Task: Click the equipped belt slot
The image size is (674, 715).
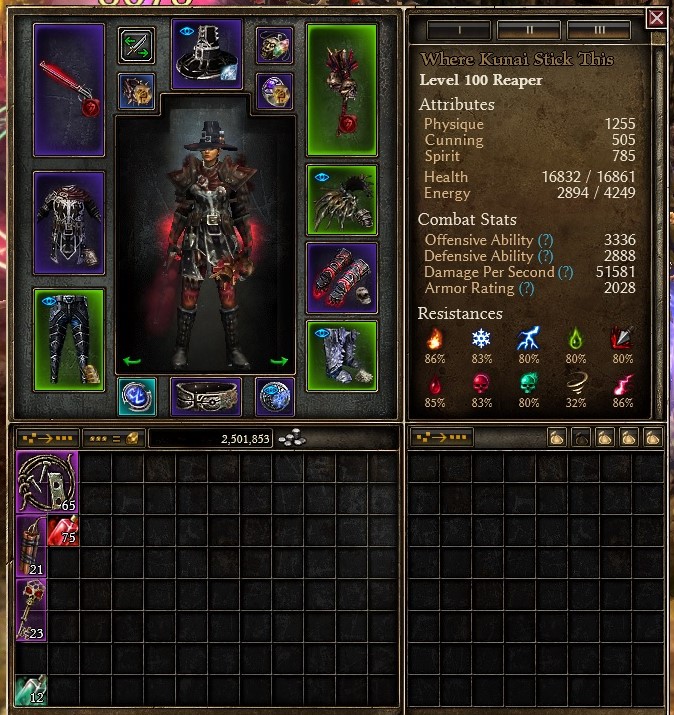Action: pos(207,396)
